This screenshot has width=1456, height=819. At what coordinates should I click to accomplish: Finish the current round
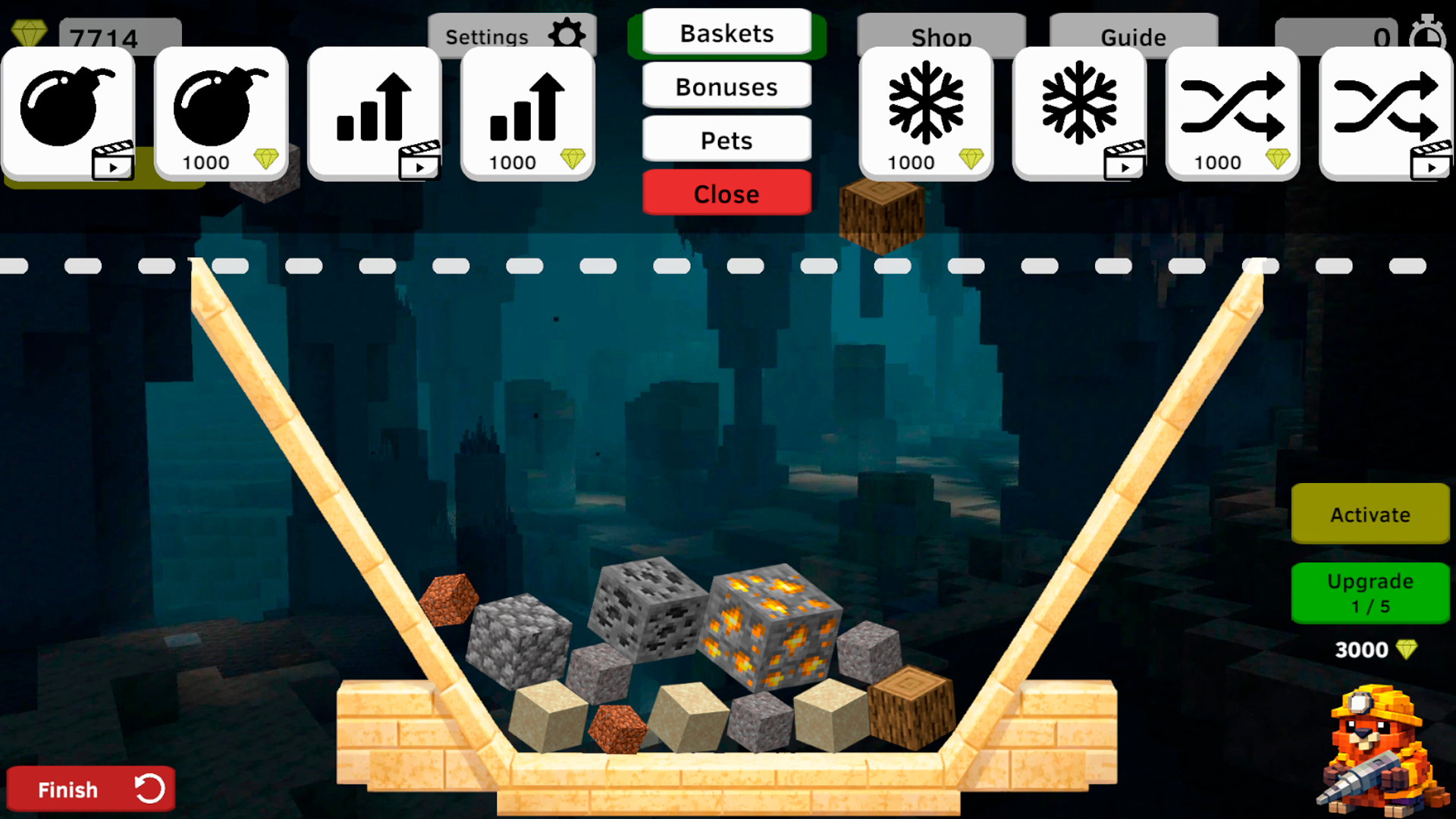pyautogui.click(x=91, y=789)
